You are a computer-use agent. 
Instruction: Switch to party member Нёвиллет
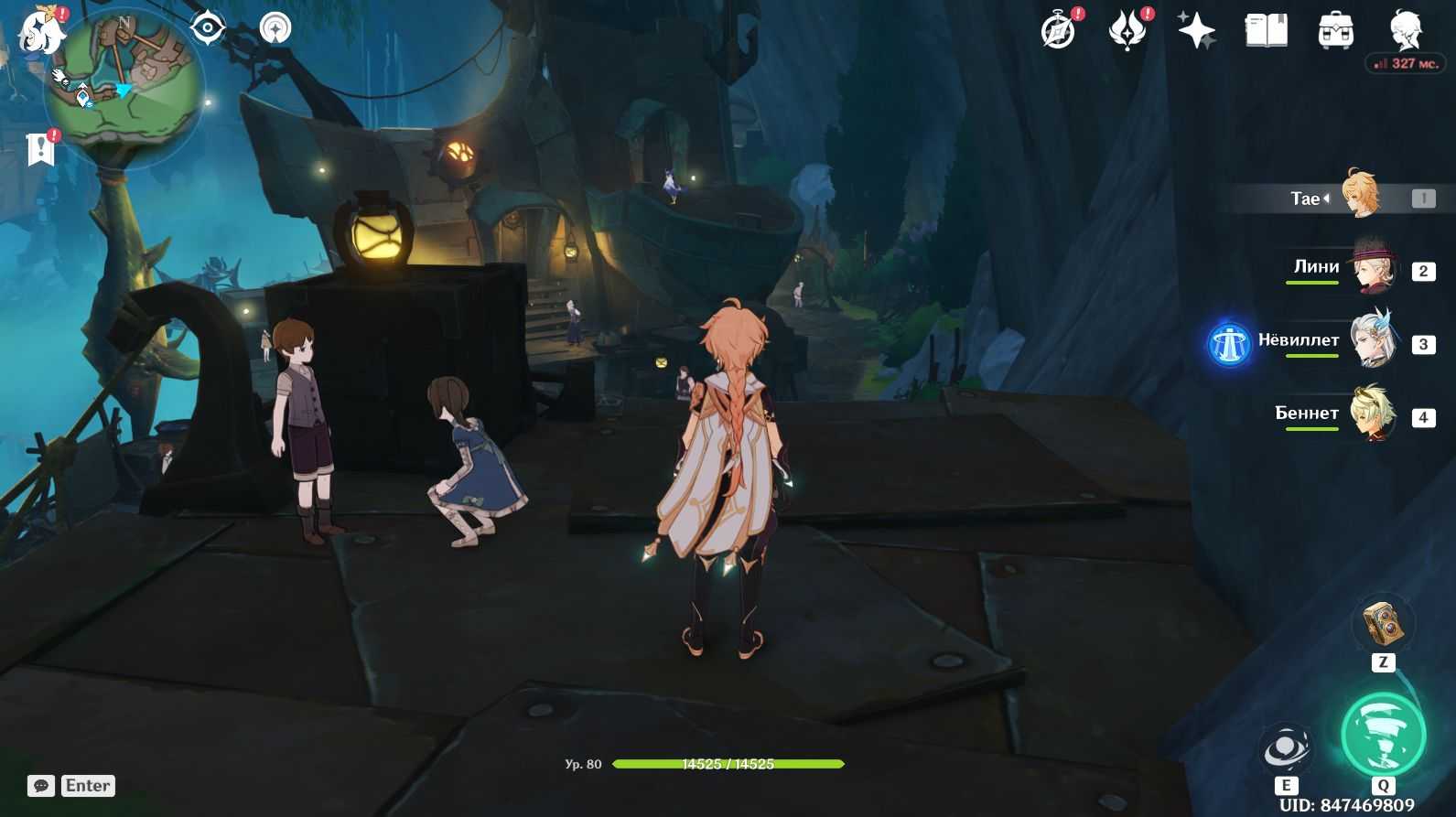click(x=1373, y=342)
